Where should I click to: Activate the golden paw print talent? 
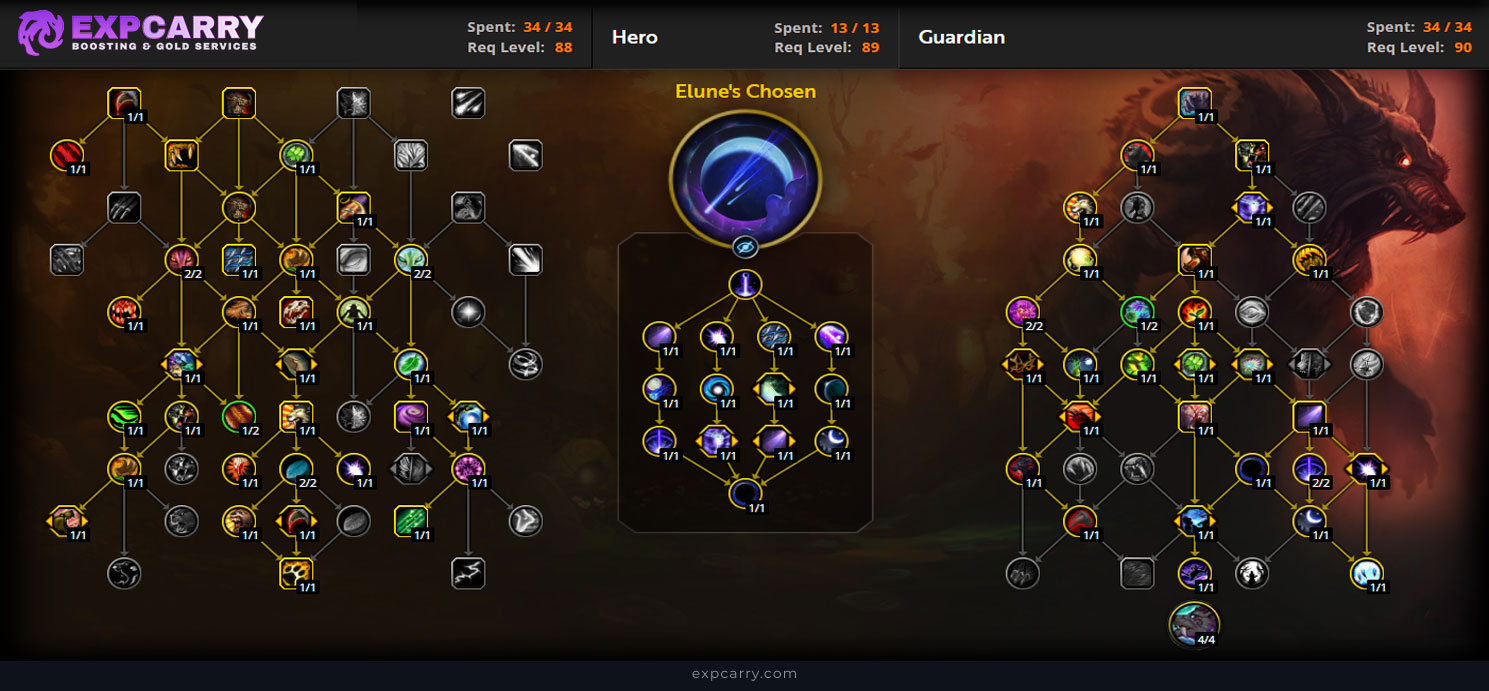(x=297, y=571)
